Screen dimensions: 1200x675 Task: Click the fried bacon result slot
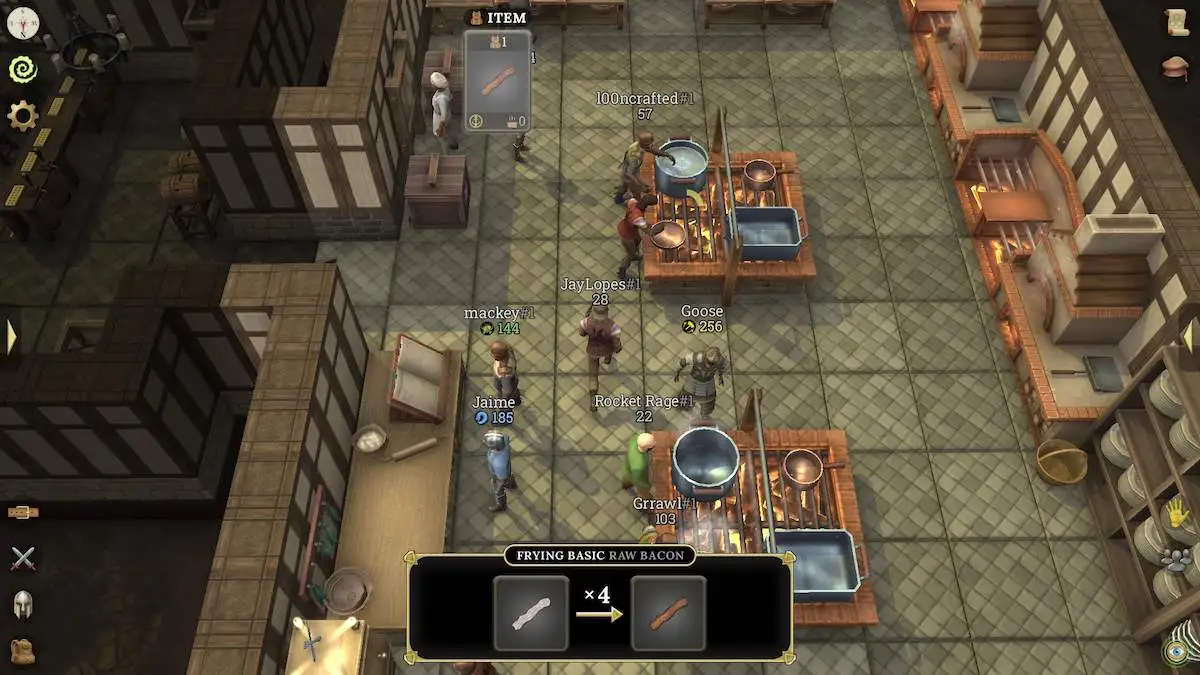pos(668,612)
